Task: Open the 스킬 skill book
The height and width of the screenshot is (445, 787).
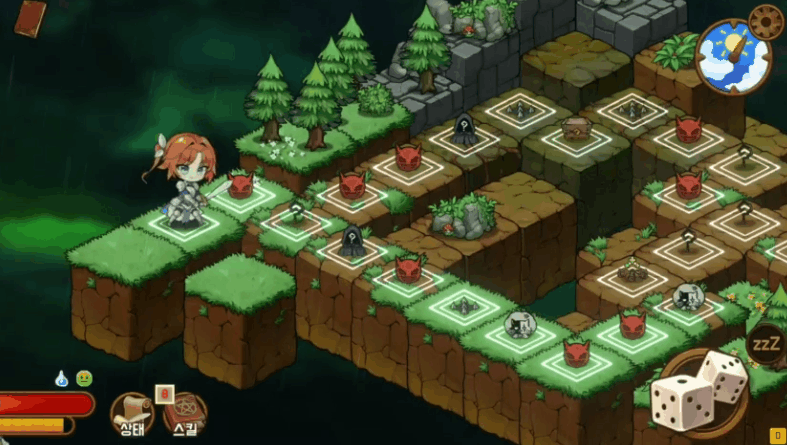Action: click(185, 412)
